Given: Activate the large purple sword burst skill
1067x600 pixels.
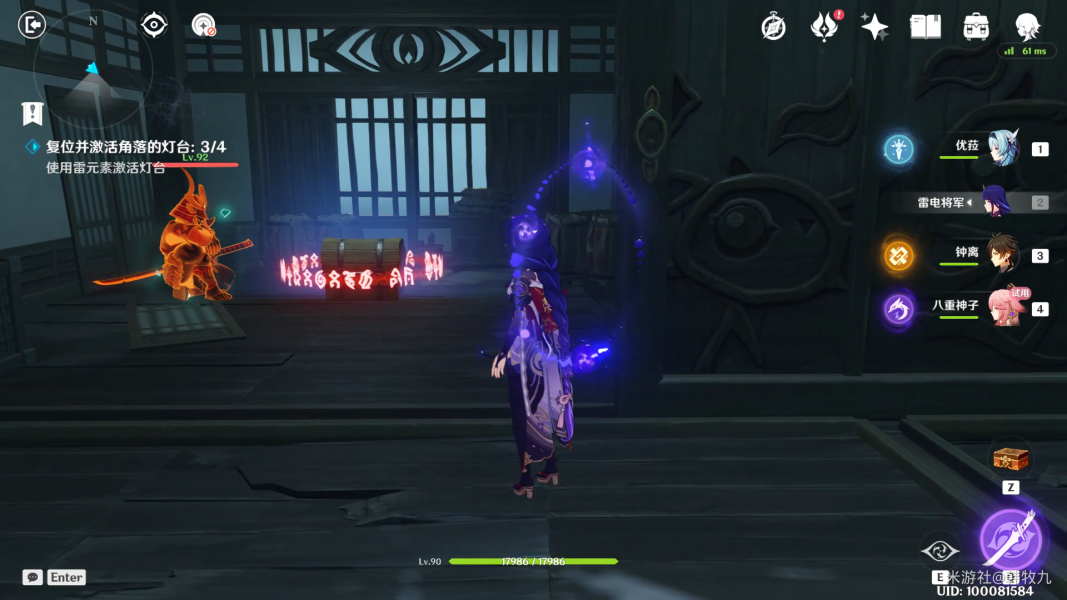Looking at the screenshot, I should coord(1010,540).
